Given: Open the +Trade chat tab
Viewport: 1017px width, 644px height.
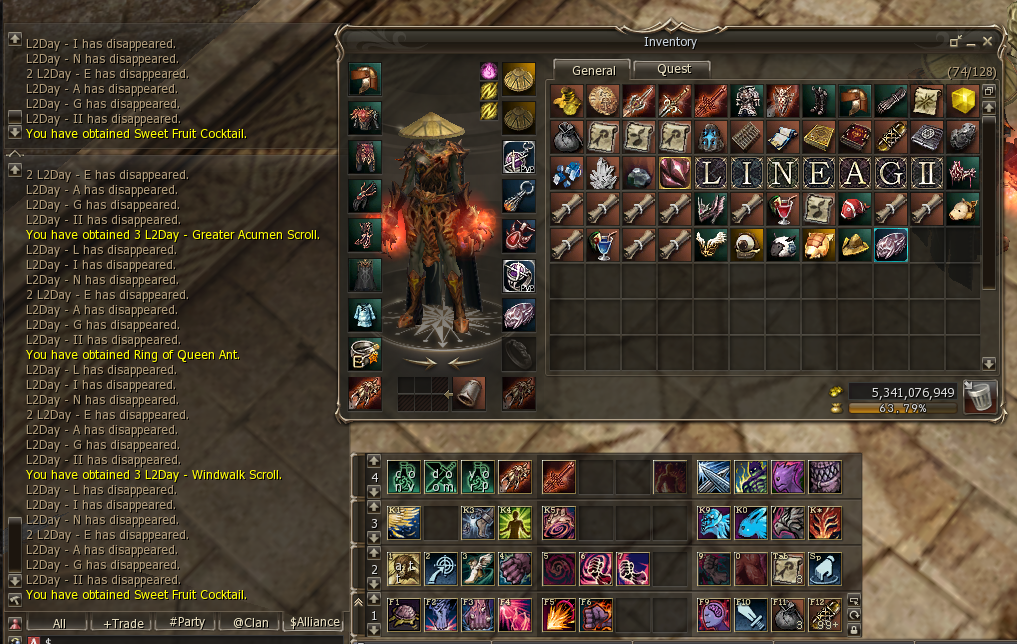Looking at the screenshot, I should tap(123, 623).
